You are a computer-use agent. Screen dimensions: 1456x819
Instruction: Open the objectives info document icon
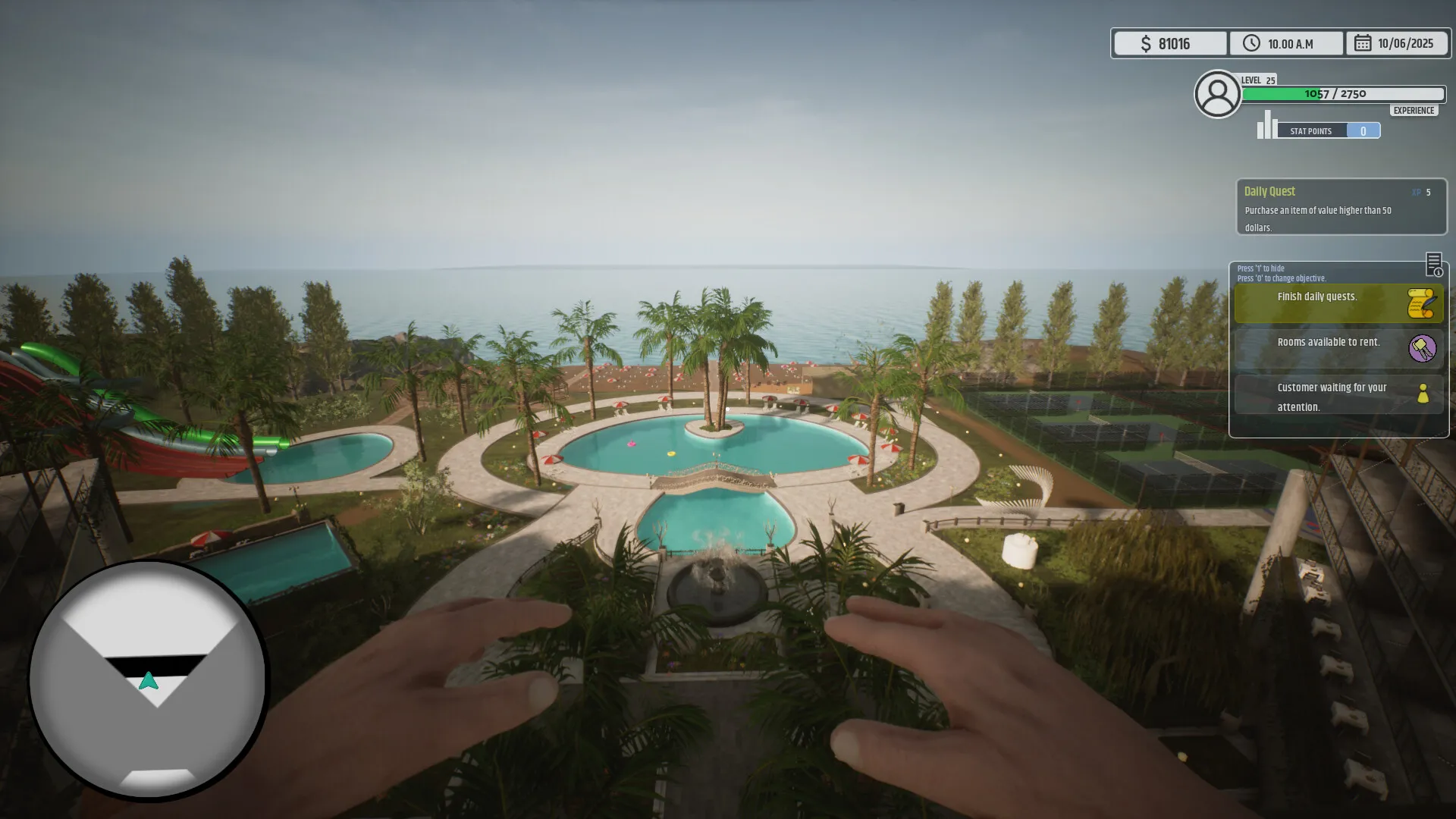pos(1436,265)
